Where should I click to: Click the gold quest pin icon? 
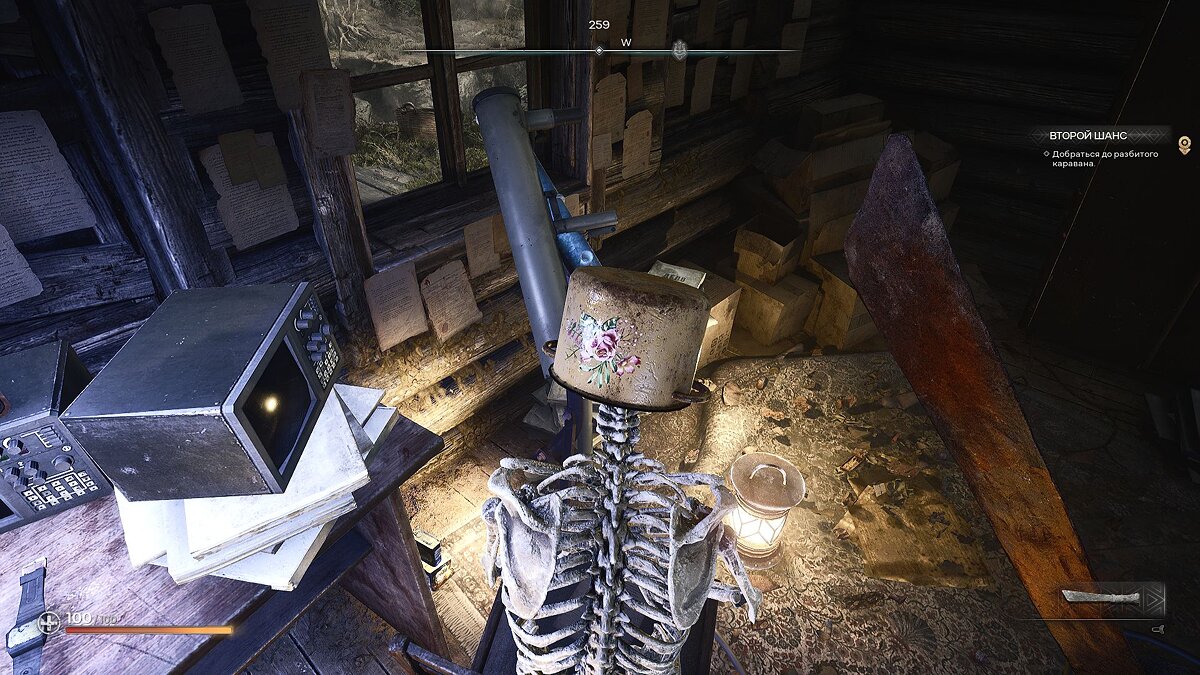tap(1185, 145)
